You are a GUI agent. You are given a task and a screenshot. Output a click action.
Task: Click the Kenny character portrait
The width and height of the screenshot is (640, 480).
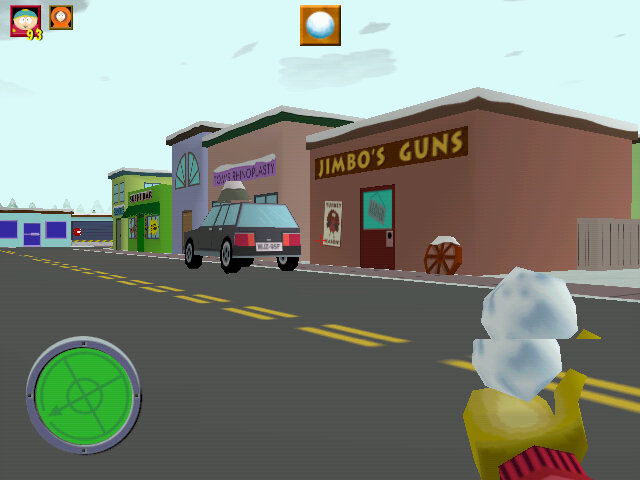(61, 17)
